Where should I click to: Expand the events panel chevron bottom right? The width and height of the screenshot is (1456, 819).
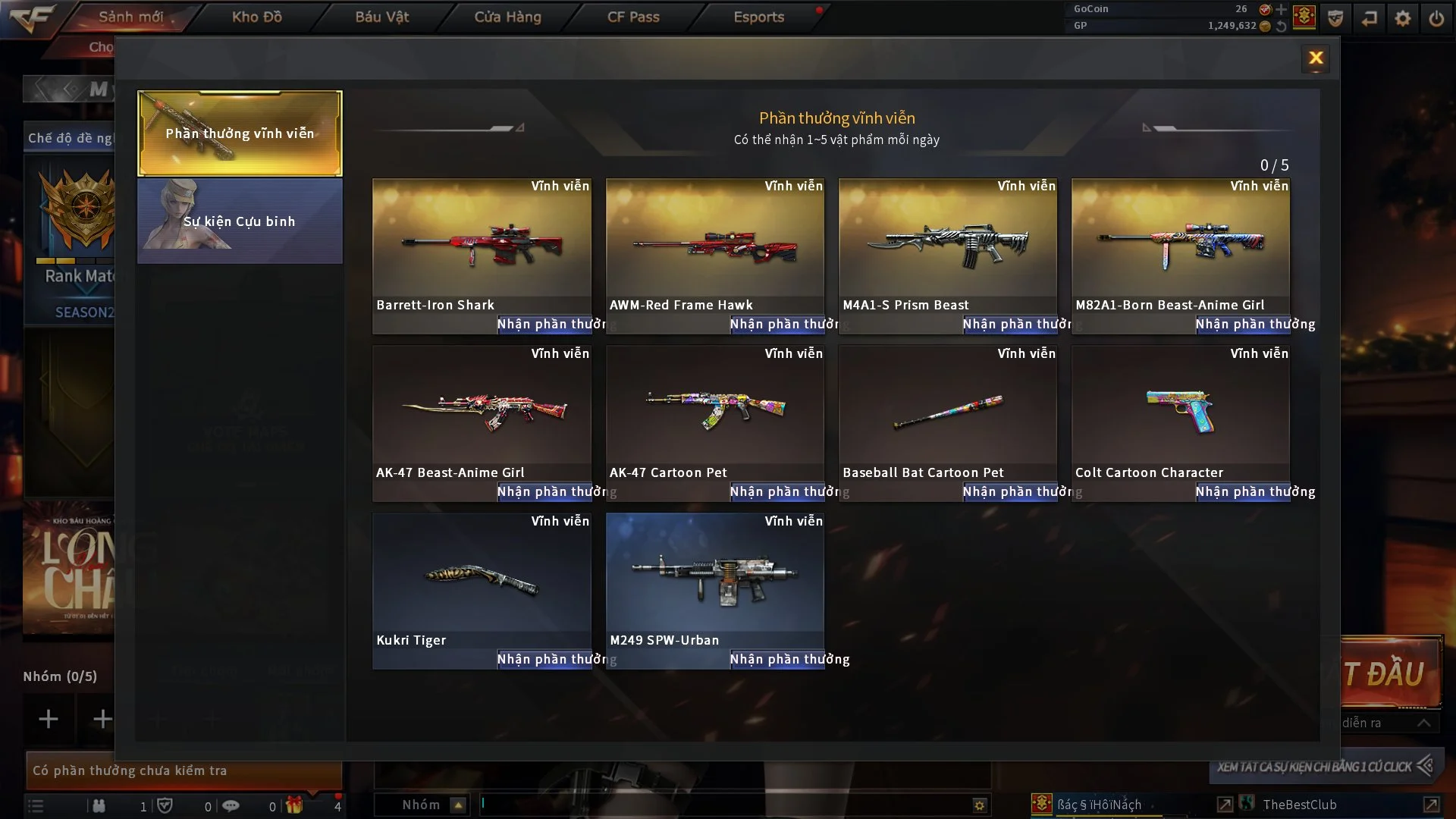pyautogui.click(x=1423, y=723)
